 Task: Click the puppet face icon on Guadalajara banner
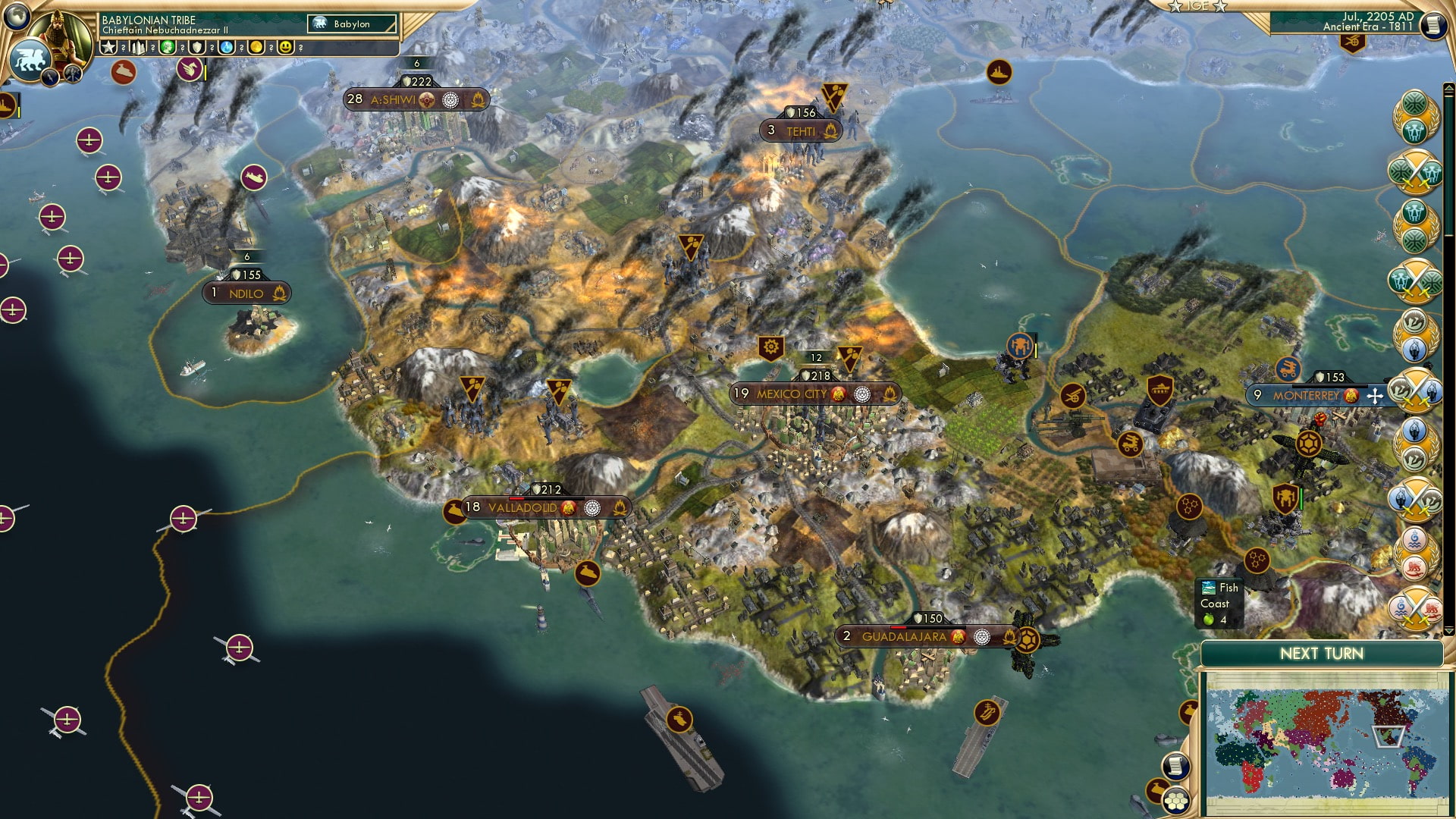958,637
